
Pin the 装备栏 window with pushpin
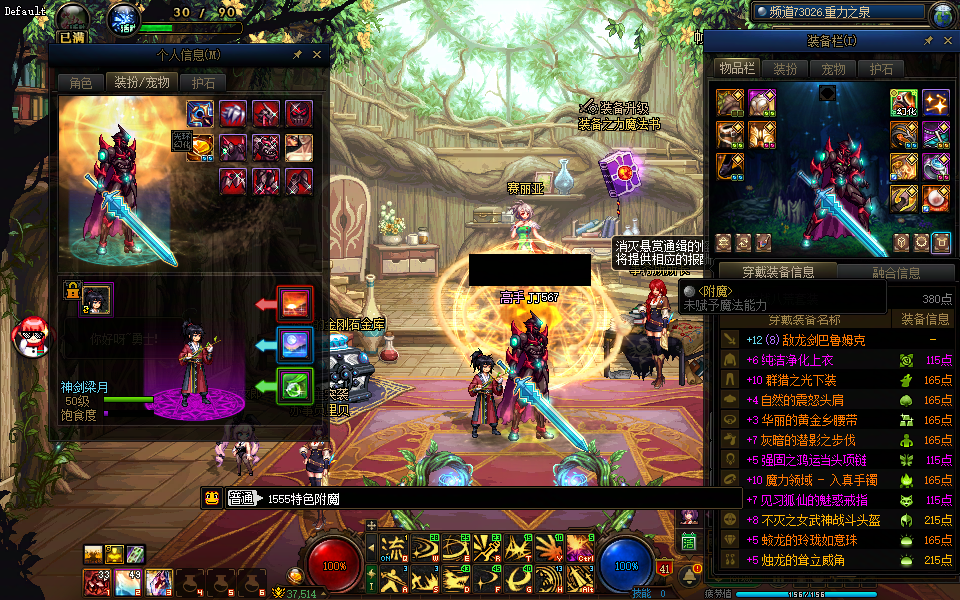(x=928, y=41)
